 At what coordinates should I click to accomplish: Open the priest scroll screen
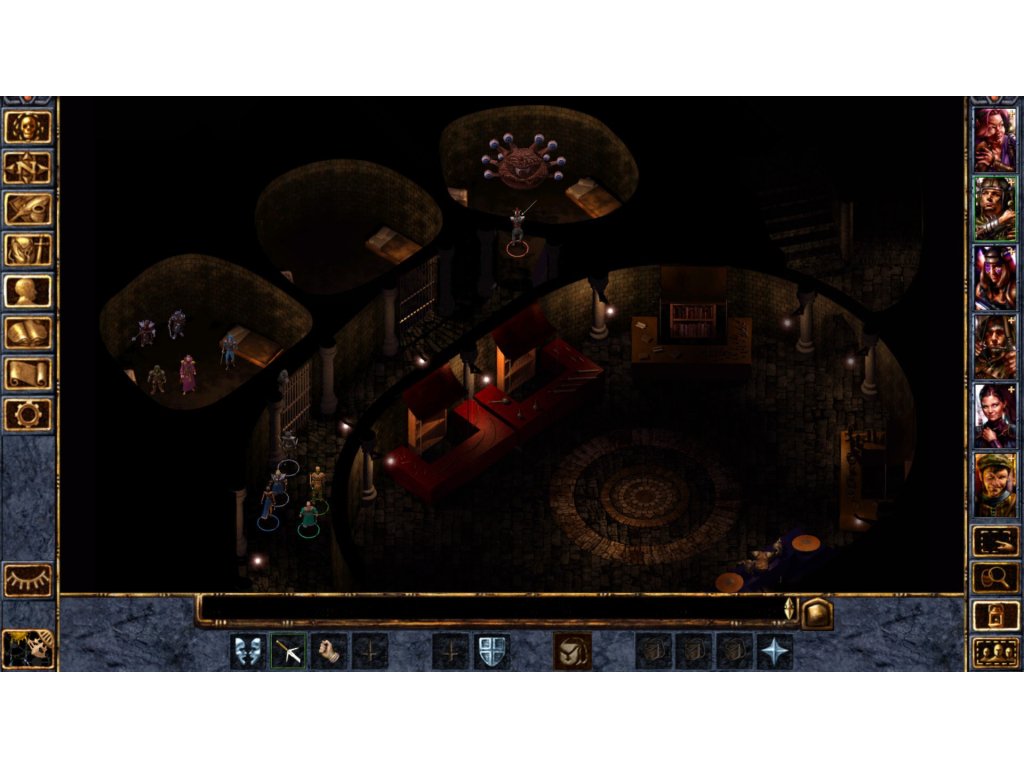coord(28,373)
